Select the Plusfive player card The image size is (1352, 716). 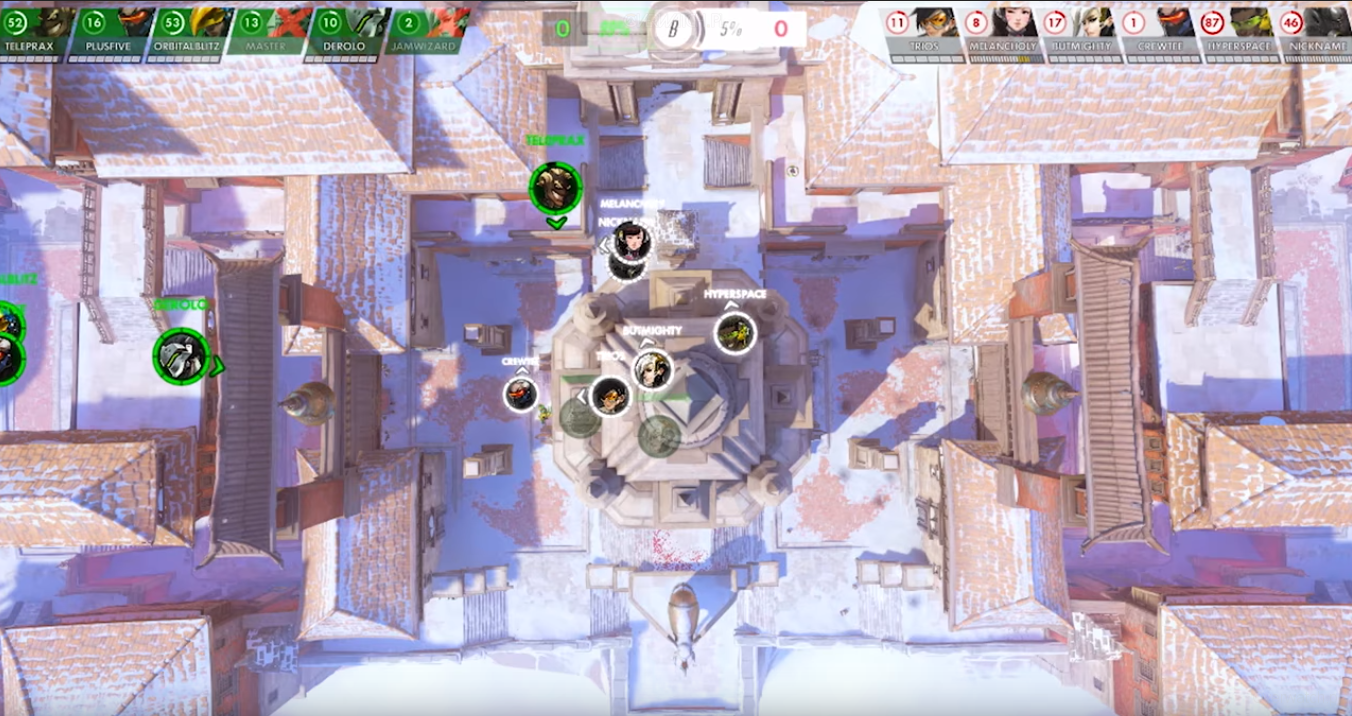(115, 30)
